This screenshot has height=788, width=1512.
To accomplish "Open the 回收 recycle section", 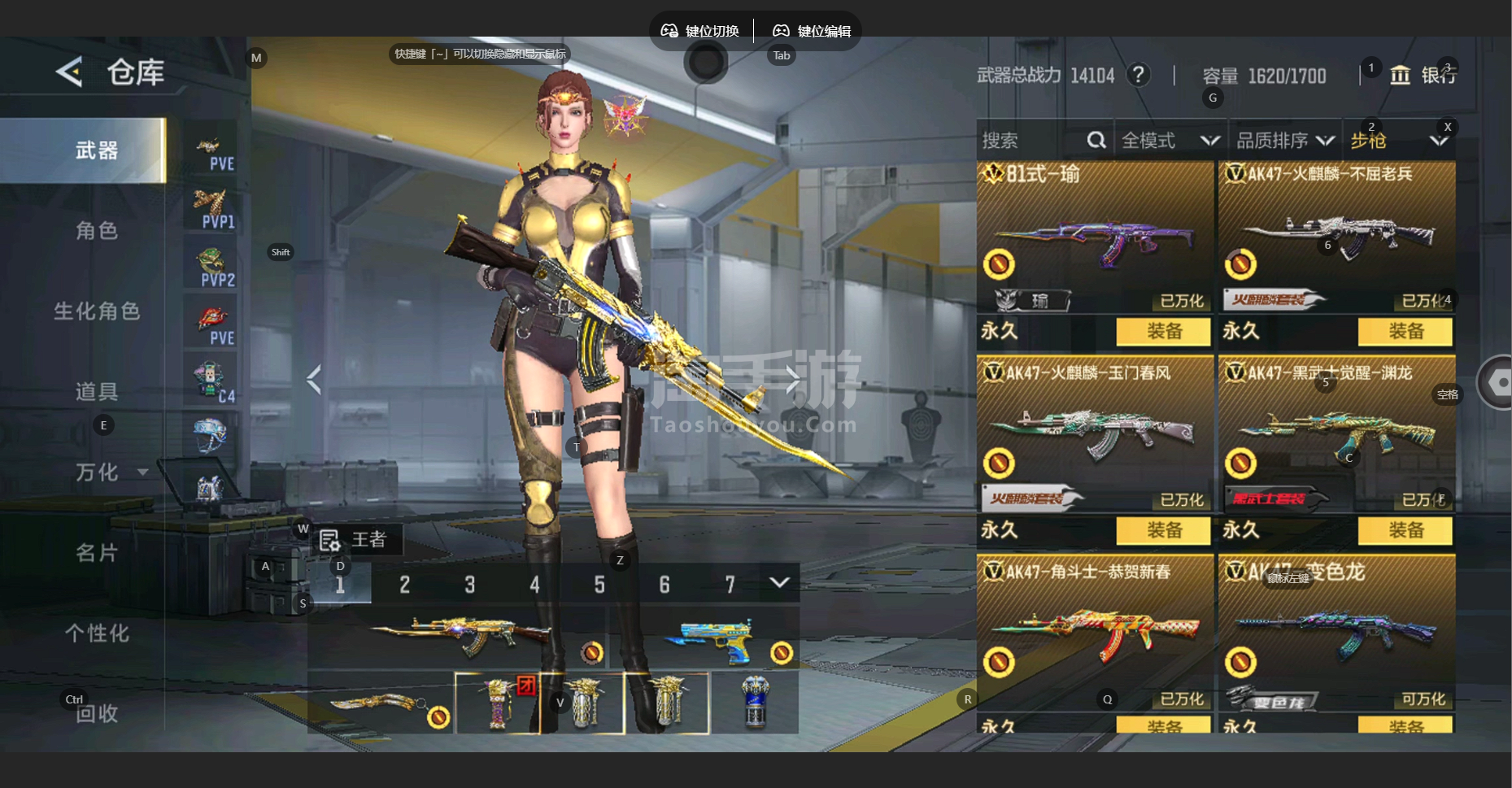I will [96, 713].
